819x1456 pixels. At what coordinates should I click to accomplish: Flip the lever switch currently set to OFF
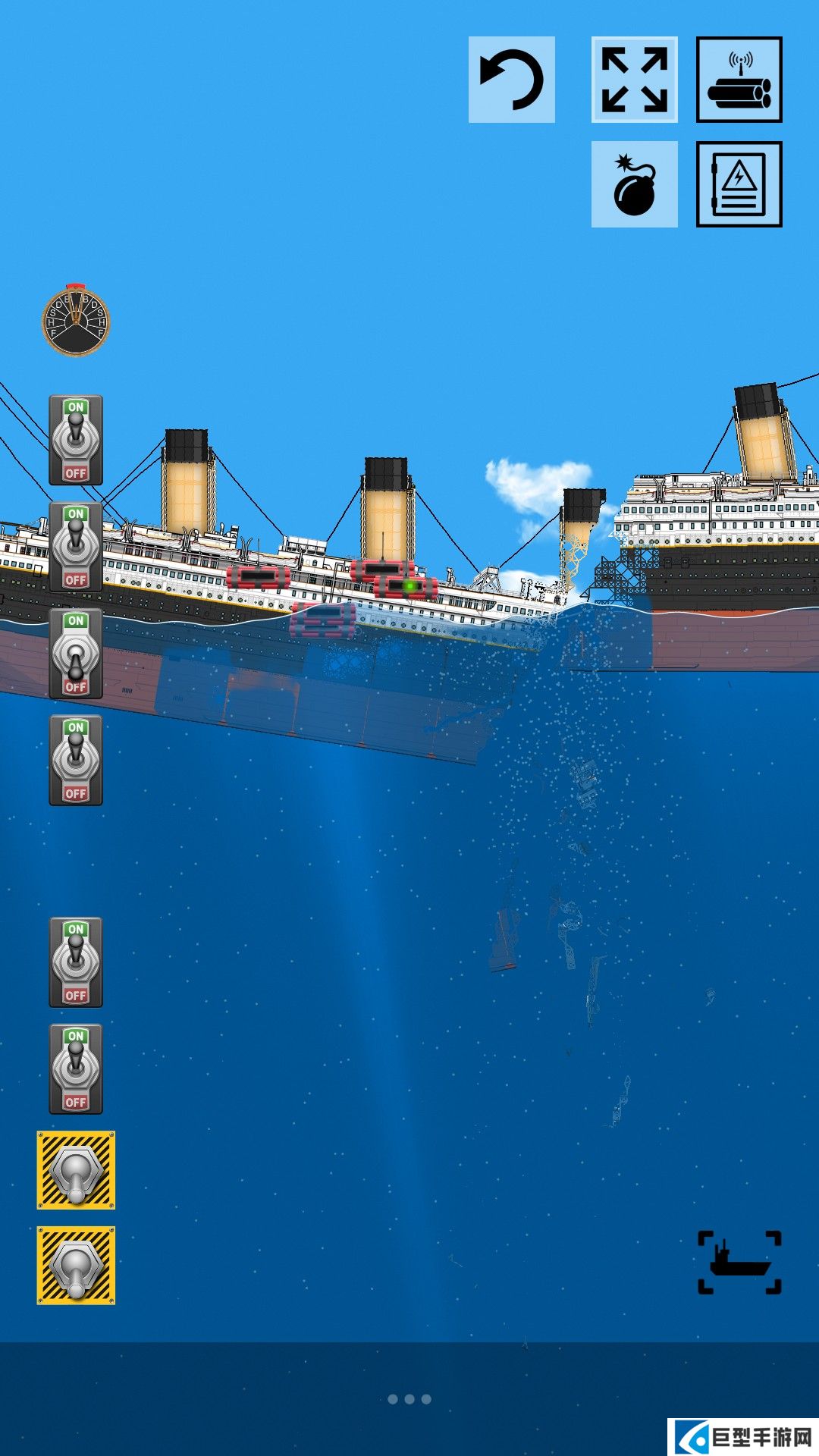76,654
